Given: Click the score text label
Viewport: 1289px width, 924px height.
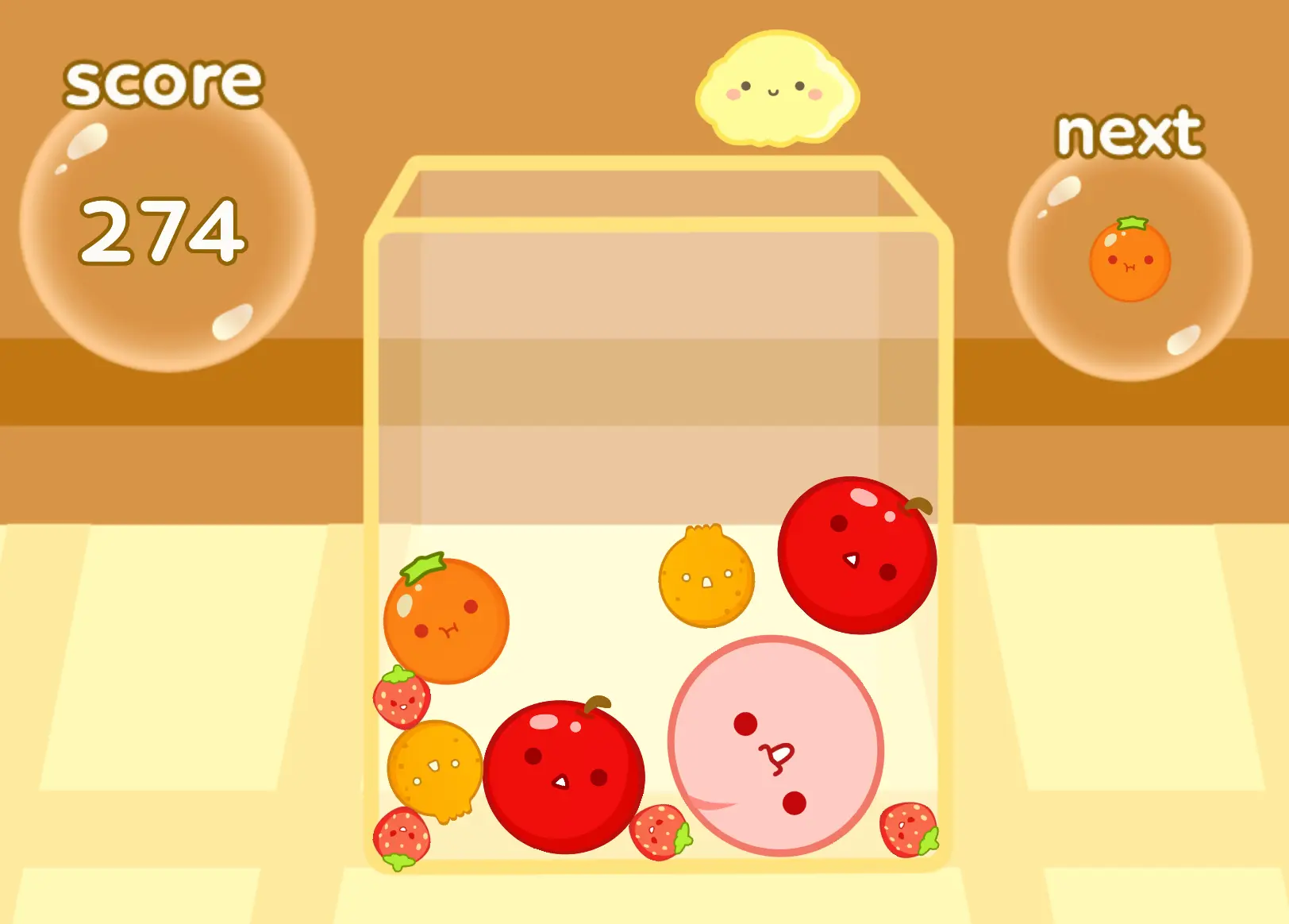Looking at the screenshot, I should click(x=163, y=82).
